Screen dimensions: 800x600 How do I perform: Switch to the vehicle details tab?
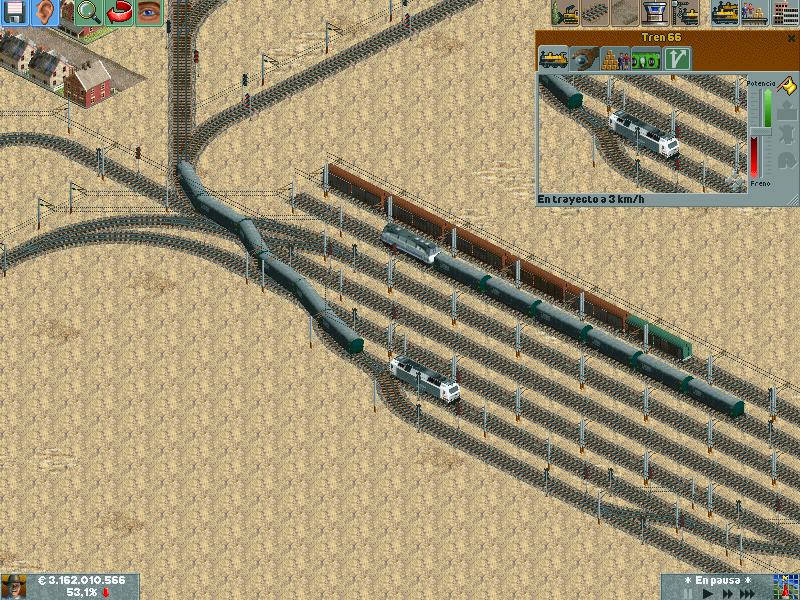pyautogui.click(x=583, y=59)
